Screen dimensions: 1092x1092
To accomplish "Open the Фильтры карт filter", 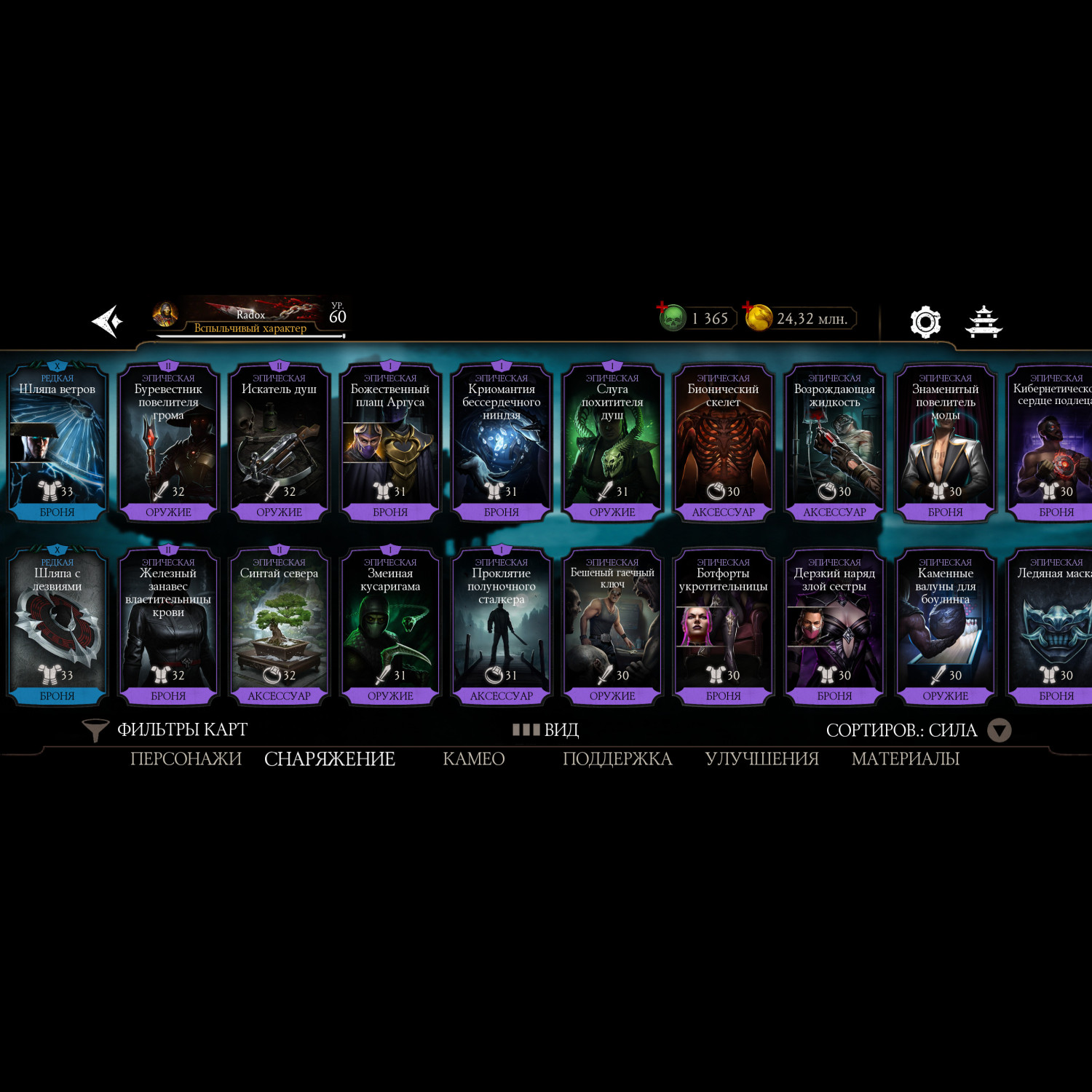I will pos(166,729).
